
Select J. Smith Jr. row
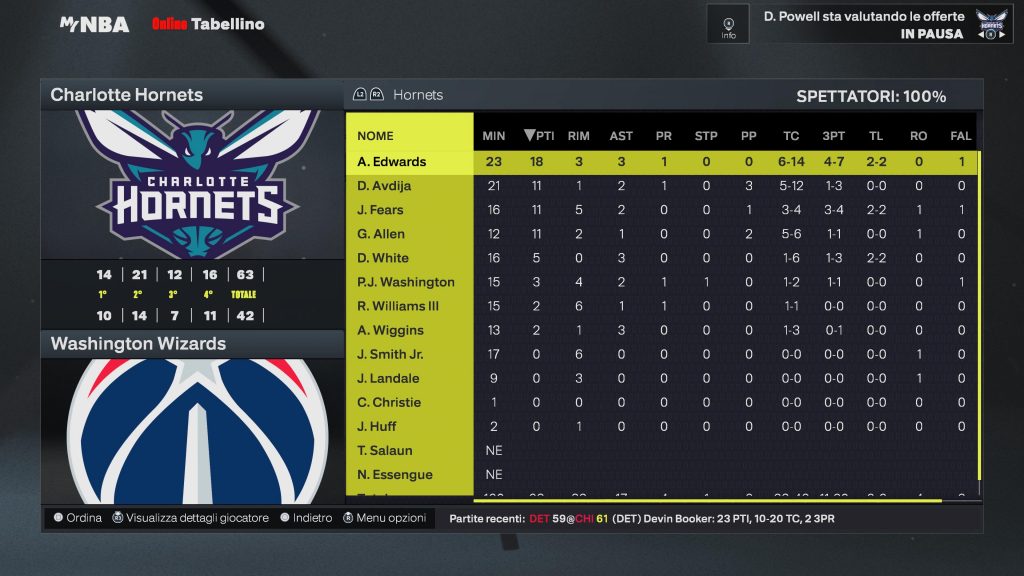coord(391,354)
